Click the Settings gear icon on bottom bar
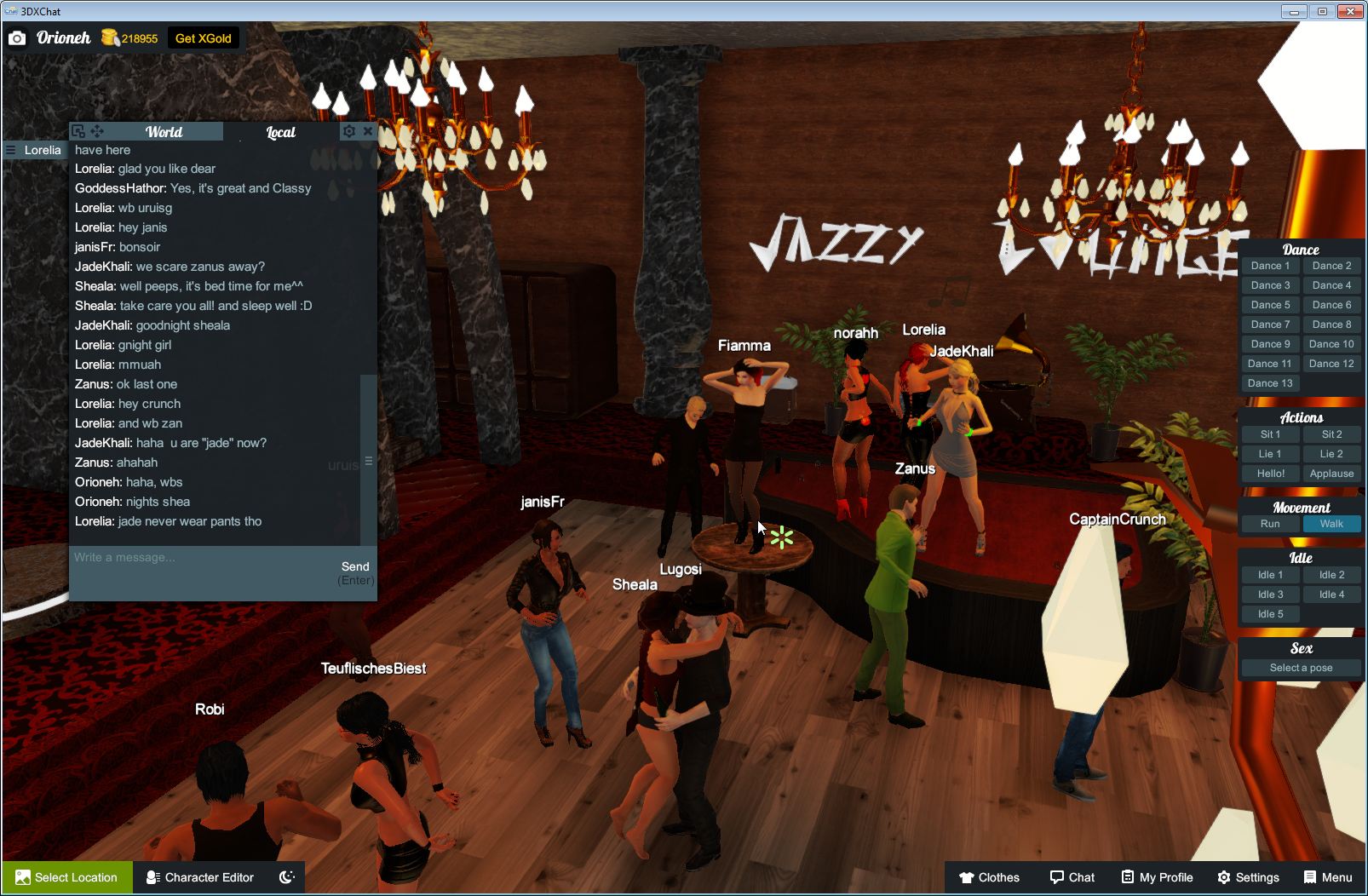The width and height of the screenshot is (1368, 896). [x=1223, y=877]
